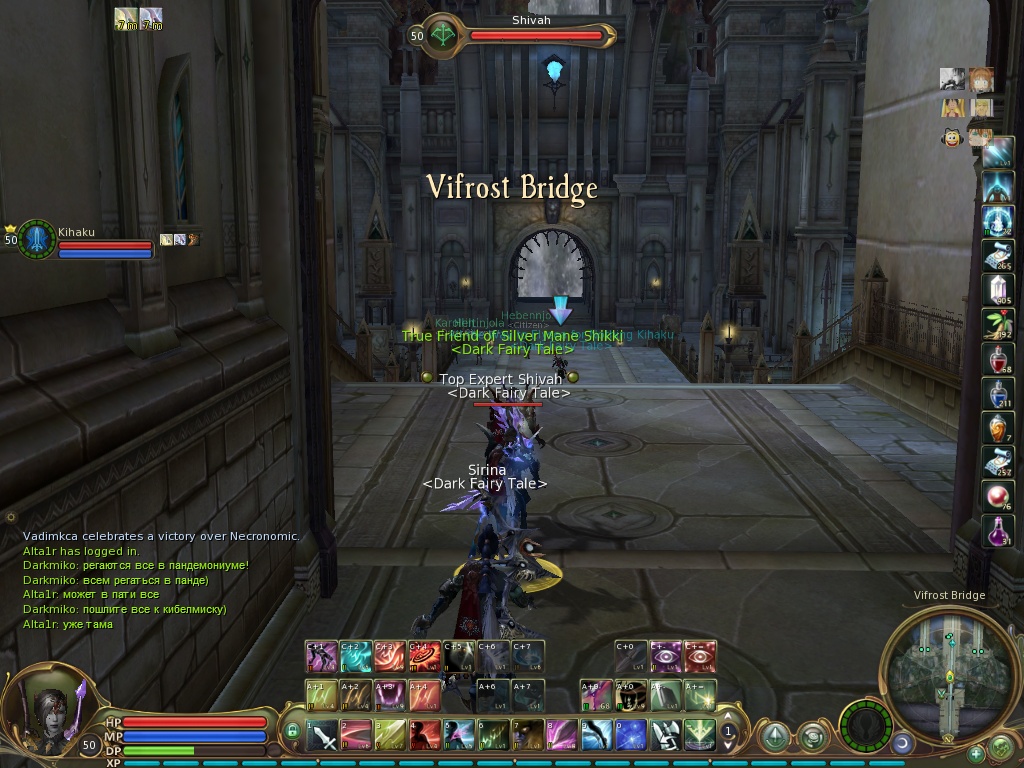
Task: Trigger the C+2 cyan swirl skill
Action: [x=355, y=656]
